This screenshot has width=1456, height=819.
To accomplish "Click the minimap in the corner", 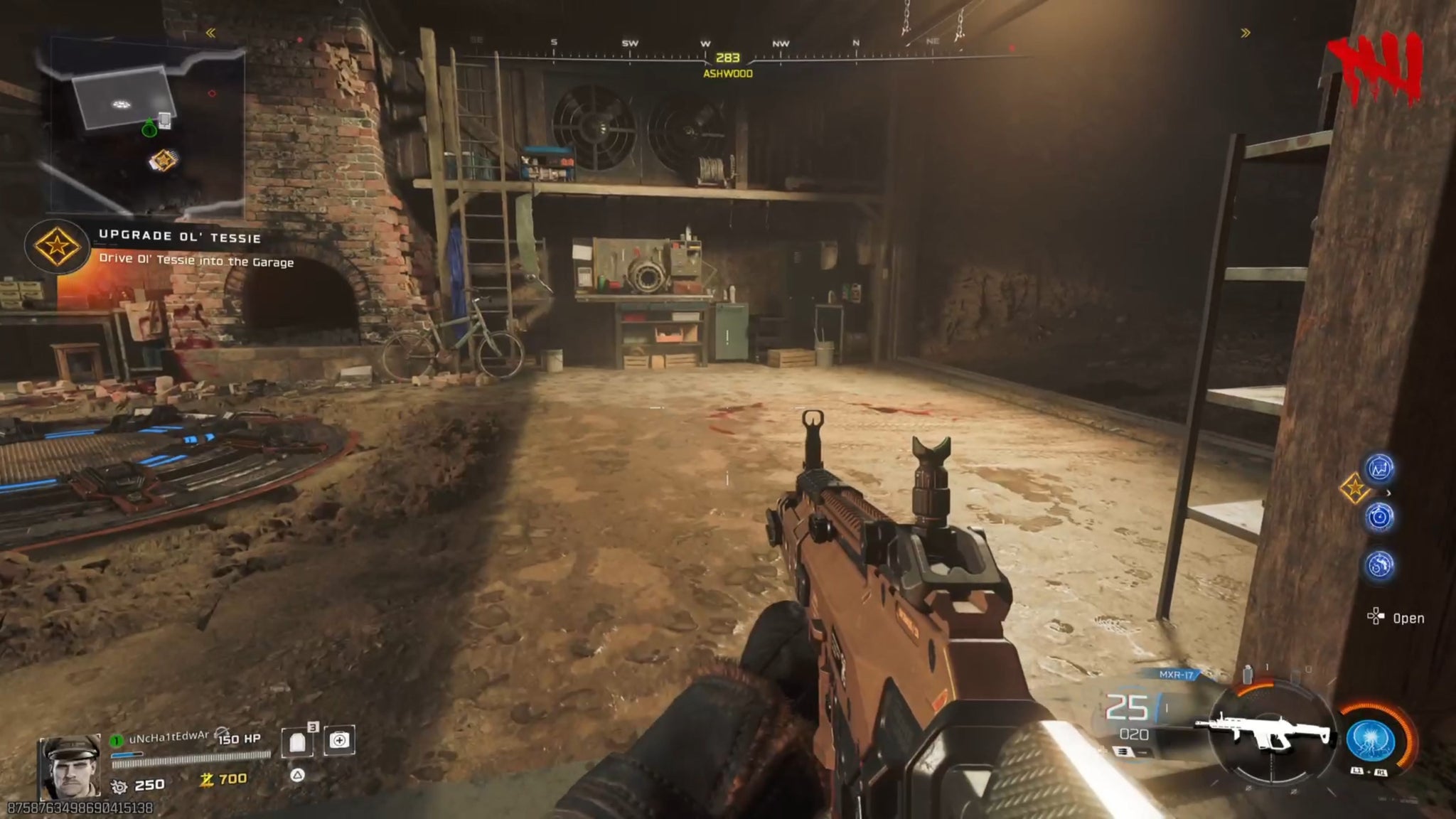I will (147, 127).
